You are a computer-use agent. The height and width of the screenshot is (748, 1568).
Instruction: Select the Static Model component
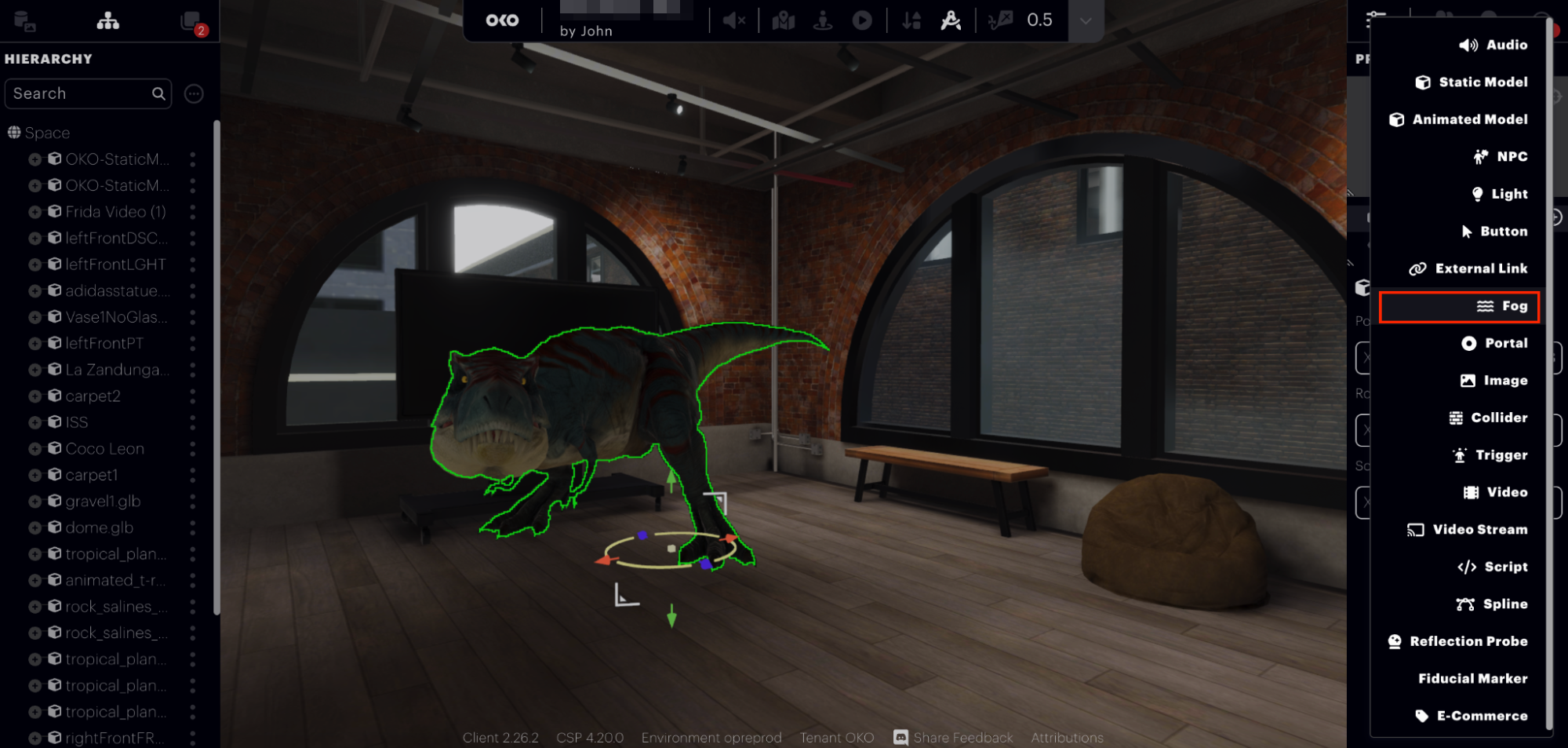(1472, 82)
